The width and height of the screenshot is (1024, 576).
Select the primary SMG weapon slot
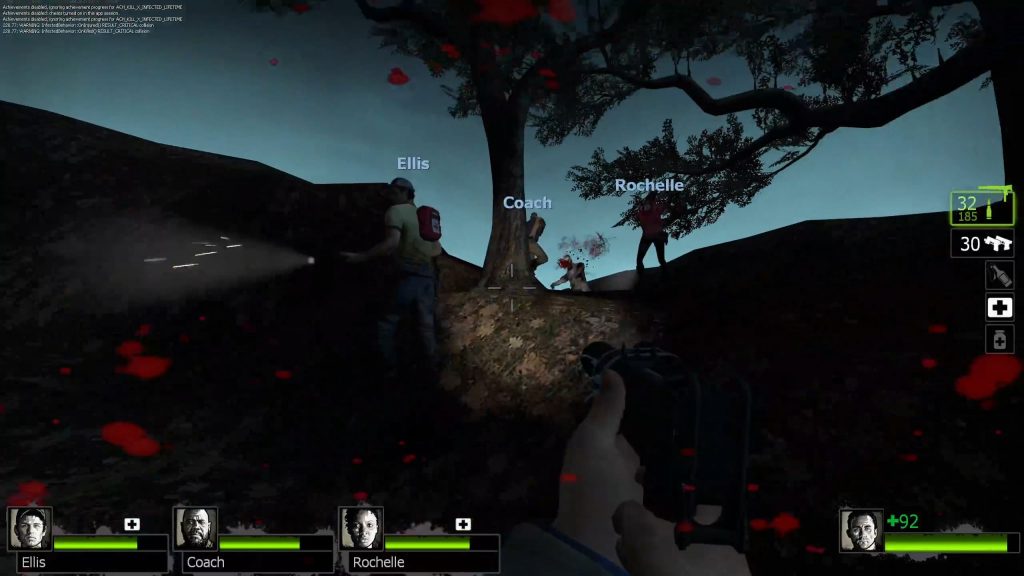click(982, 208)
